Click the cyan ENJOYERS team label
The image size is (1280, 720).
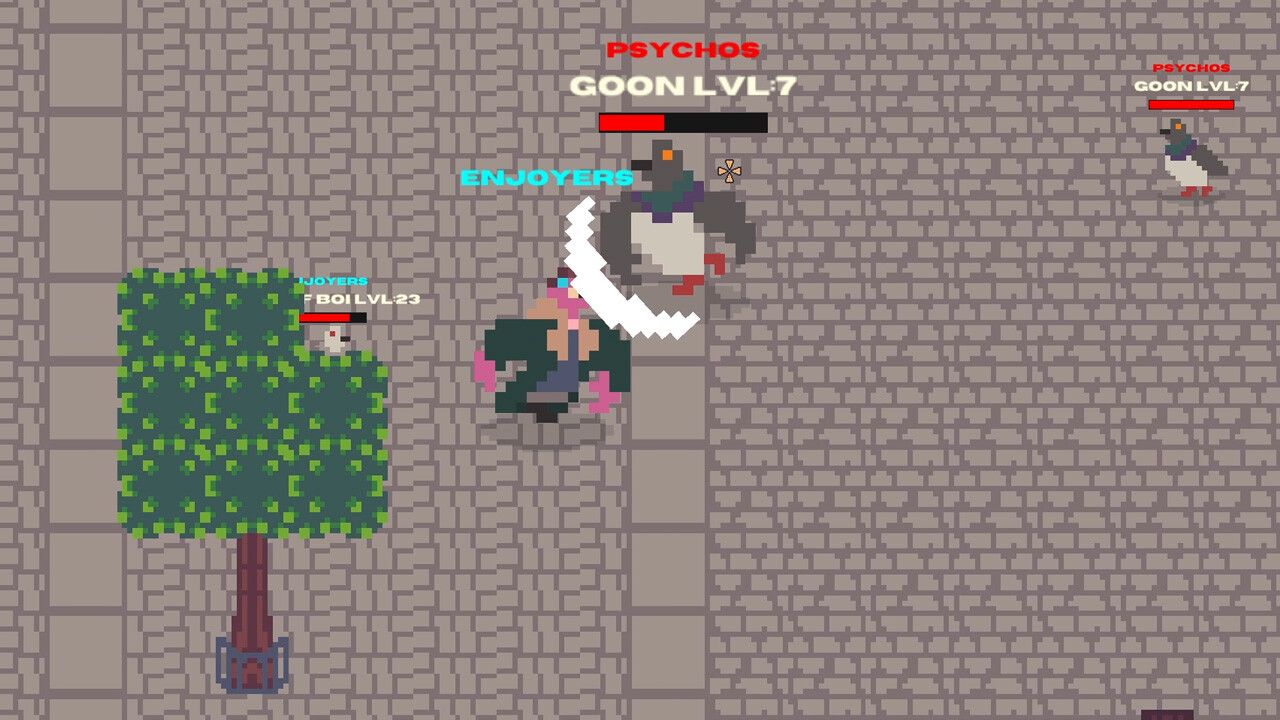tap(546, 178)
